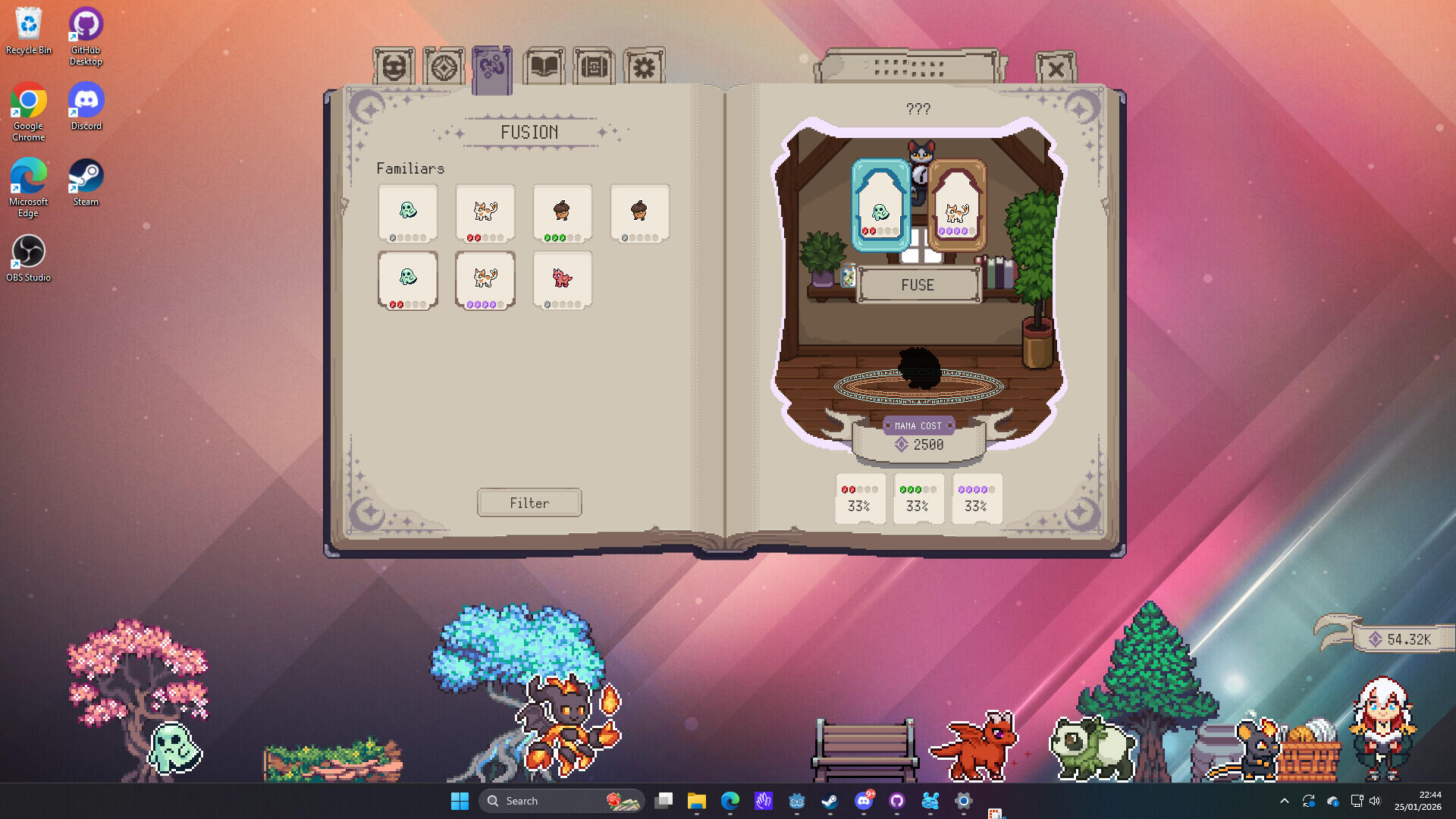Image resolution: width=1456 pixels, height=819 pixels.
Task: Remove the cat from the brown fusion slot
Action: pyautogui.click(x=957, y=206)
